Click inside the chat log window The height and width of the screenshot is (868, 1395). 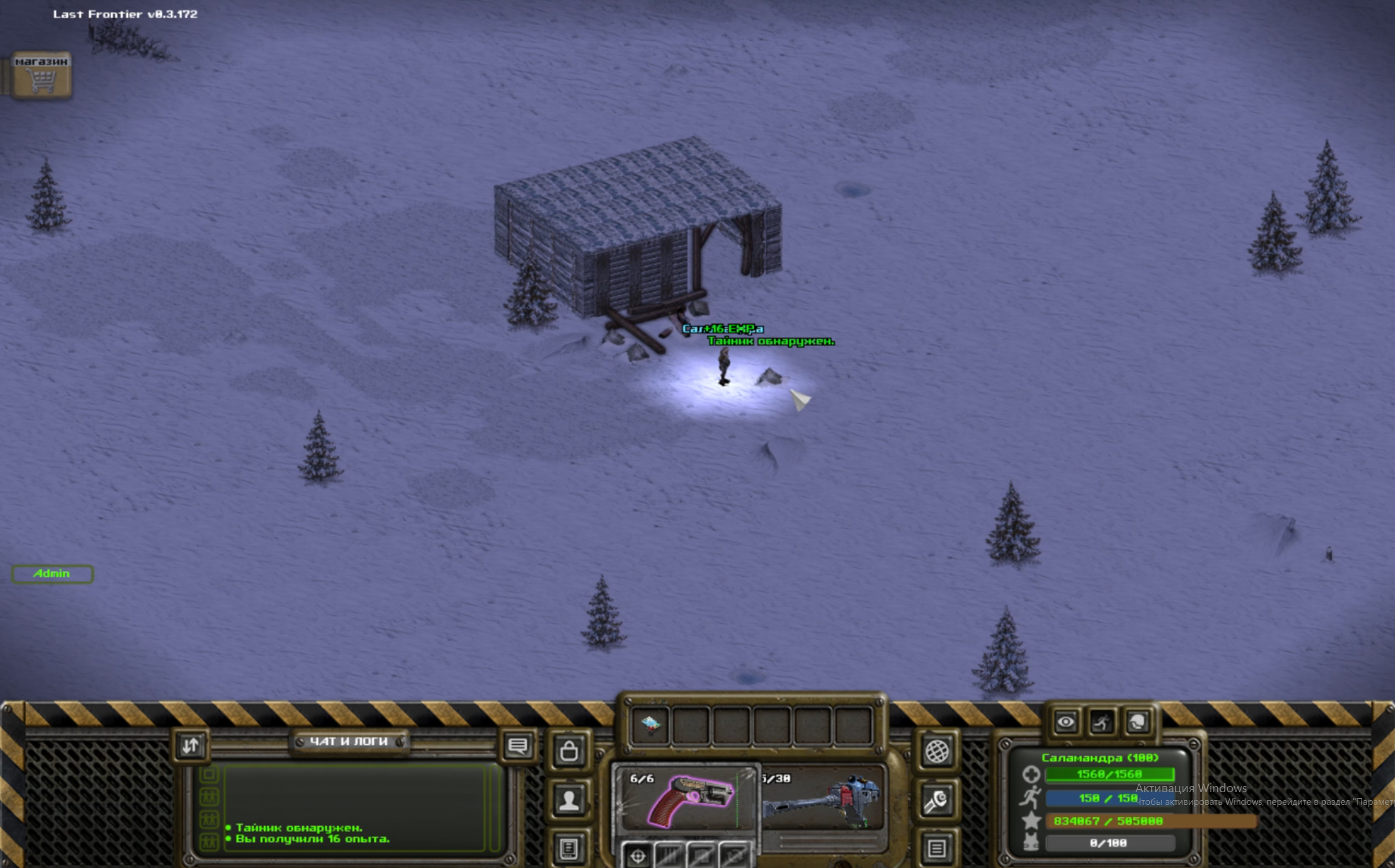click(355, 807)
